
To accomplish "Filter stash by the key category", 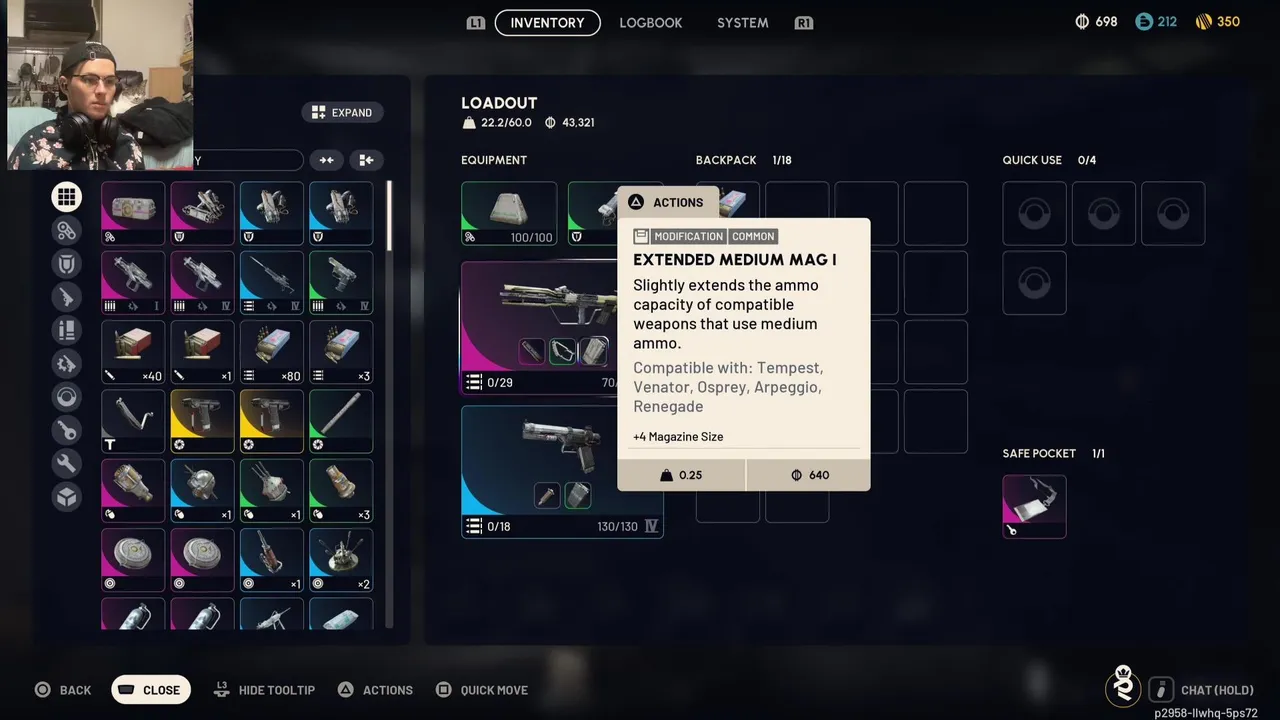I will tap(67, 431).
